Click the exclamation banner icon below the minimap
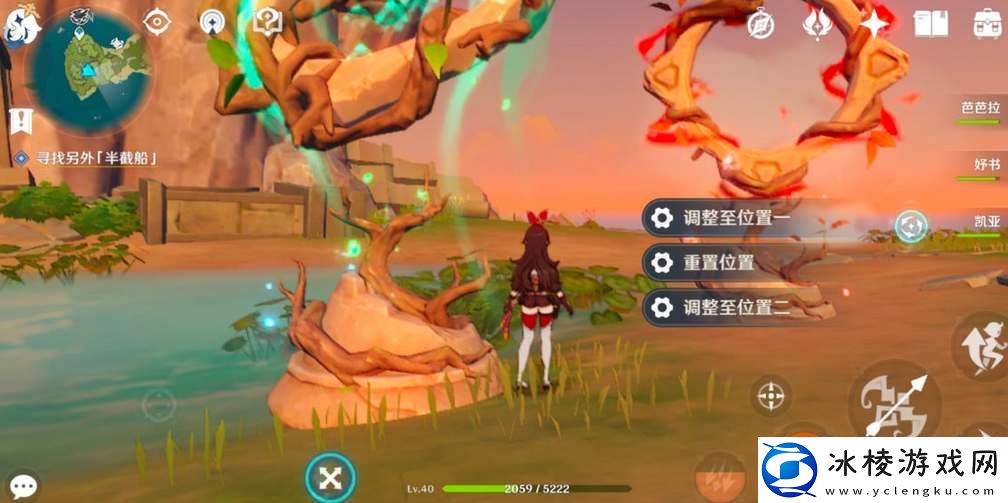1008x503 pixels. pyautogui.click(x=18, y=121)
